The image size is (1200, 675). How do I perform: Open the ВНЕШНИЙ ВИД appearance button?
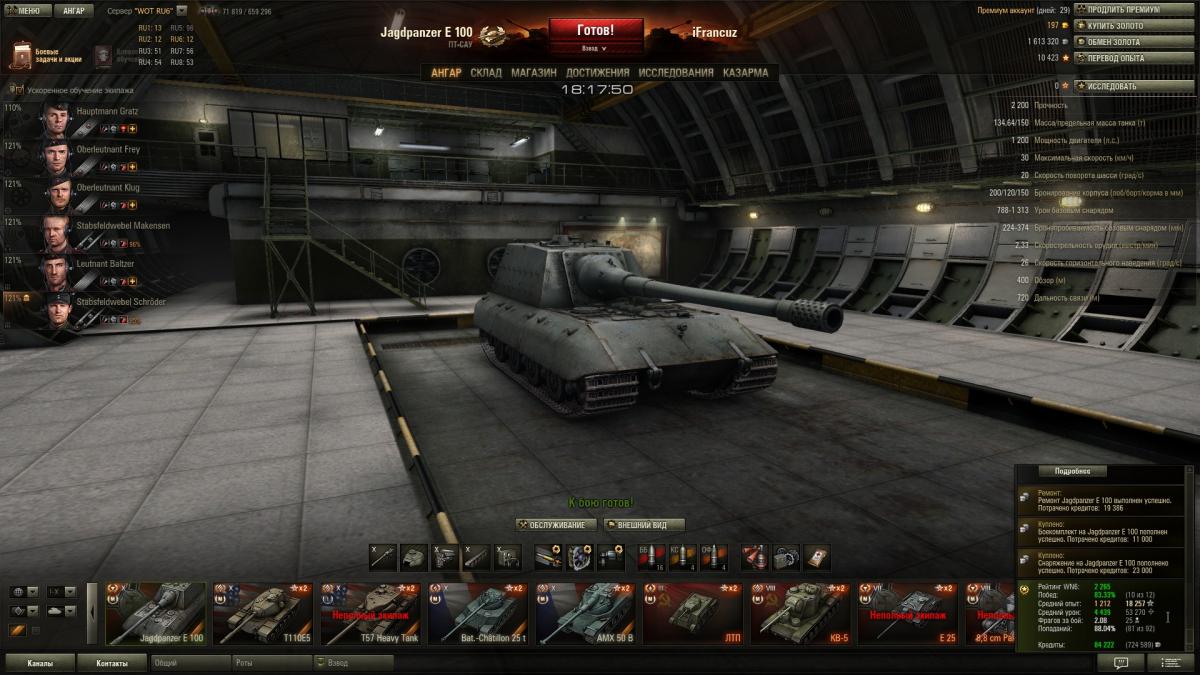coord(643,525)
